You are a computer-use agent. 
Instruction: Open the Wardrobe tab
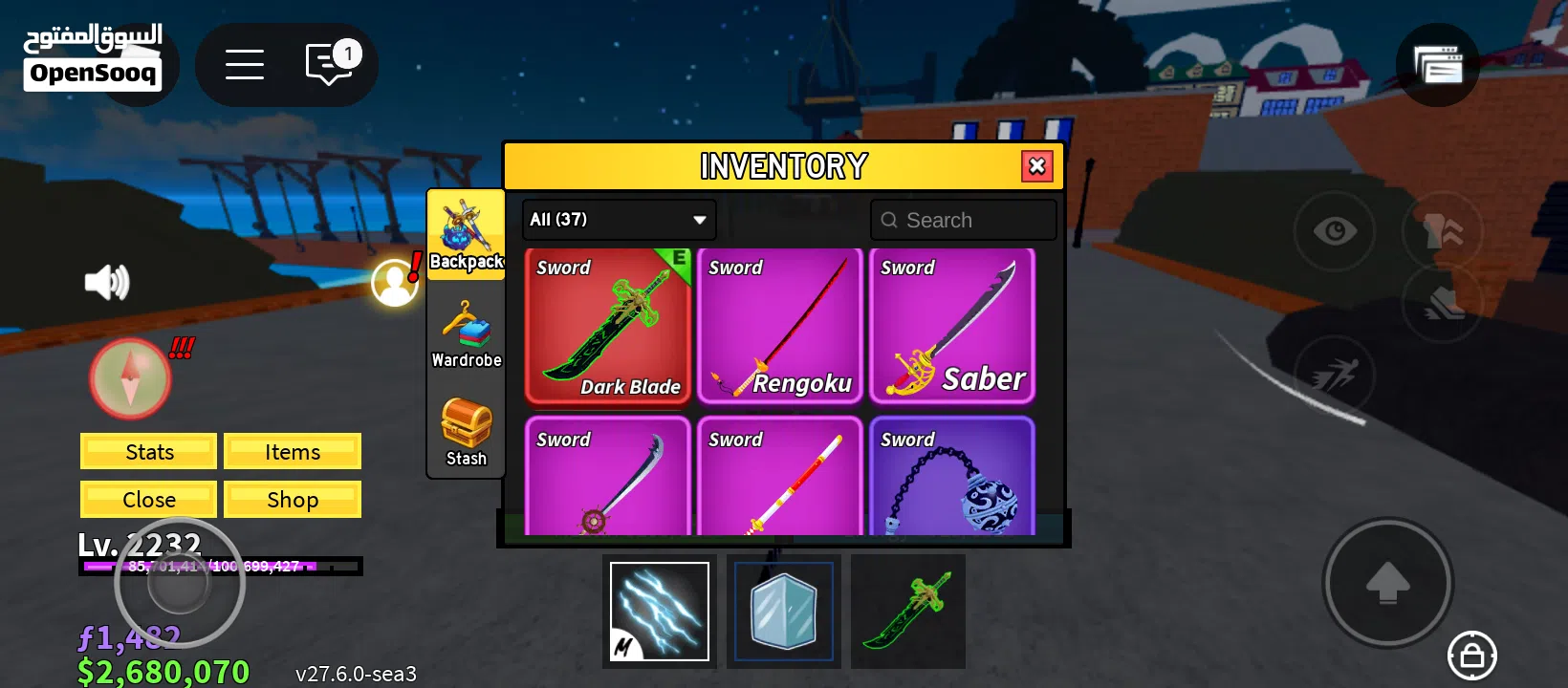(x=466, y=333)
